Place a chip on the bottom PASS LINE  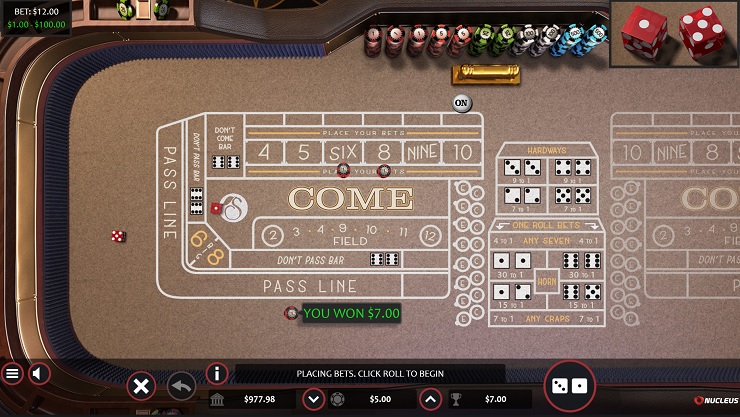[310, 286]
